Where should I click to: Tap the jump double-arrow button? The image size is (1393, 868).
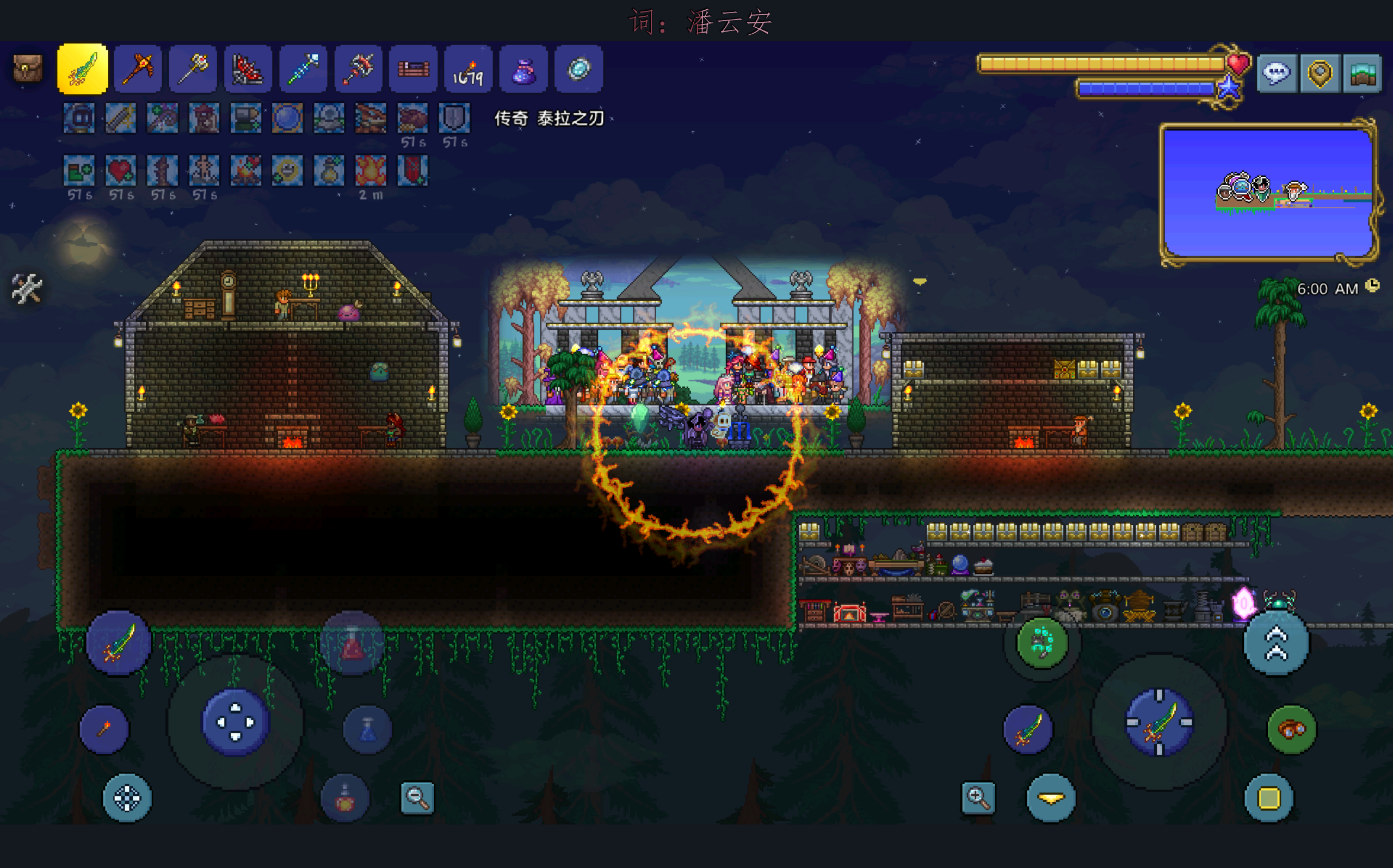click(1277, 643)
